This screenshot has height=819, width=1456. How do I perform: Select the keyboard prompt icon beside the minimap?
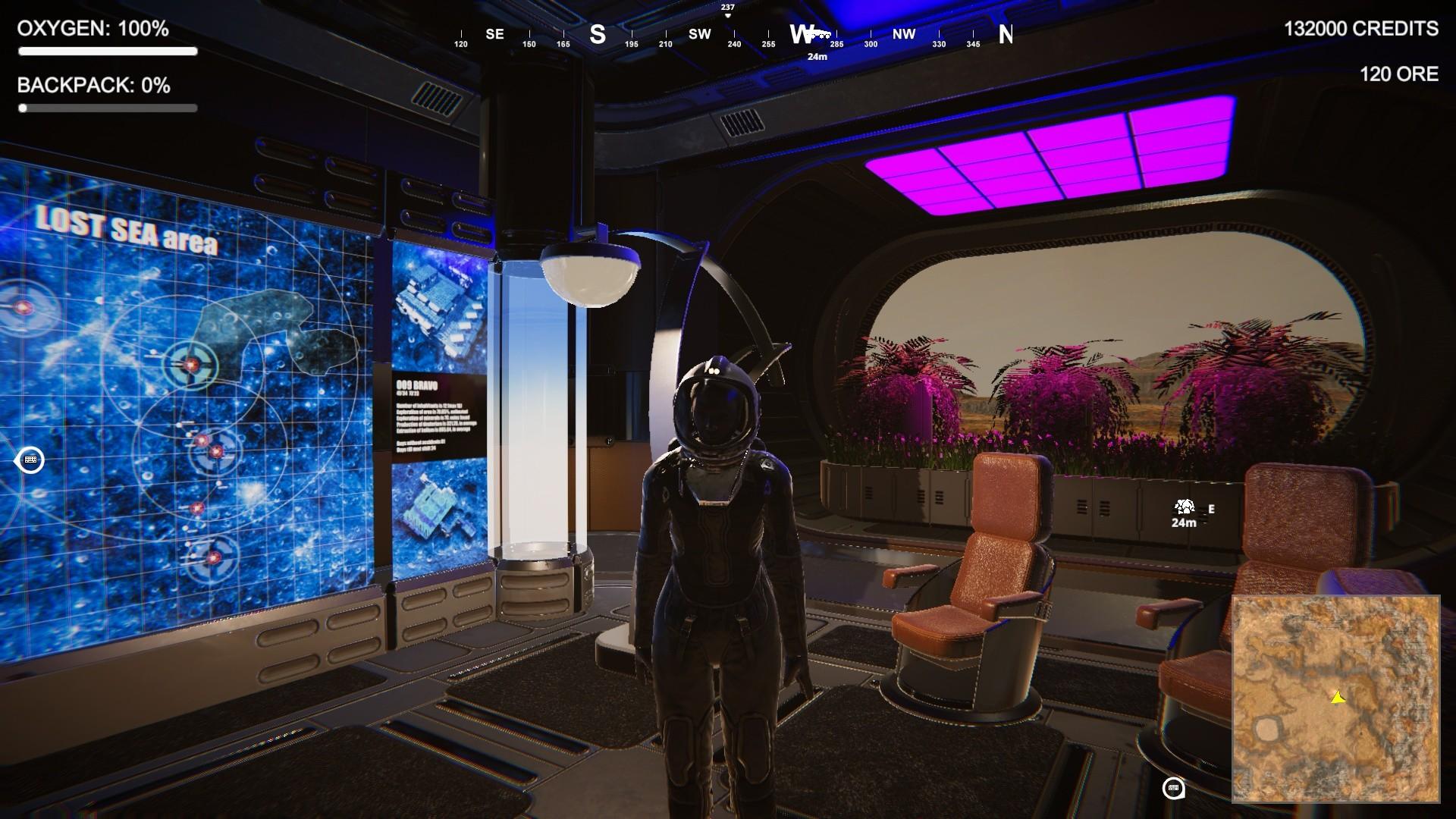1175,789
